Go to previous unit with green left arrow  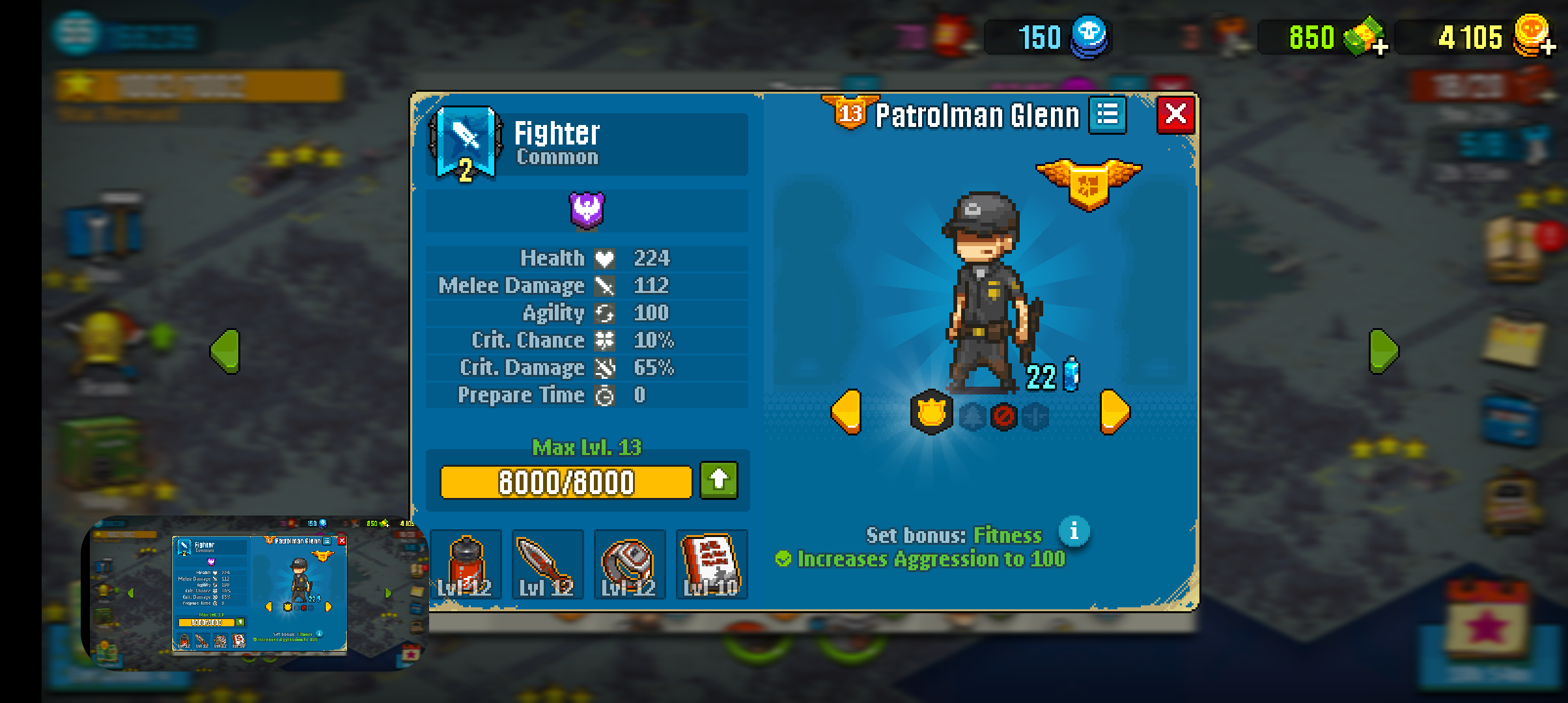tap(225, 351)
